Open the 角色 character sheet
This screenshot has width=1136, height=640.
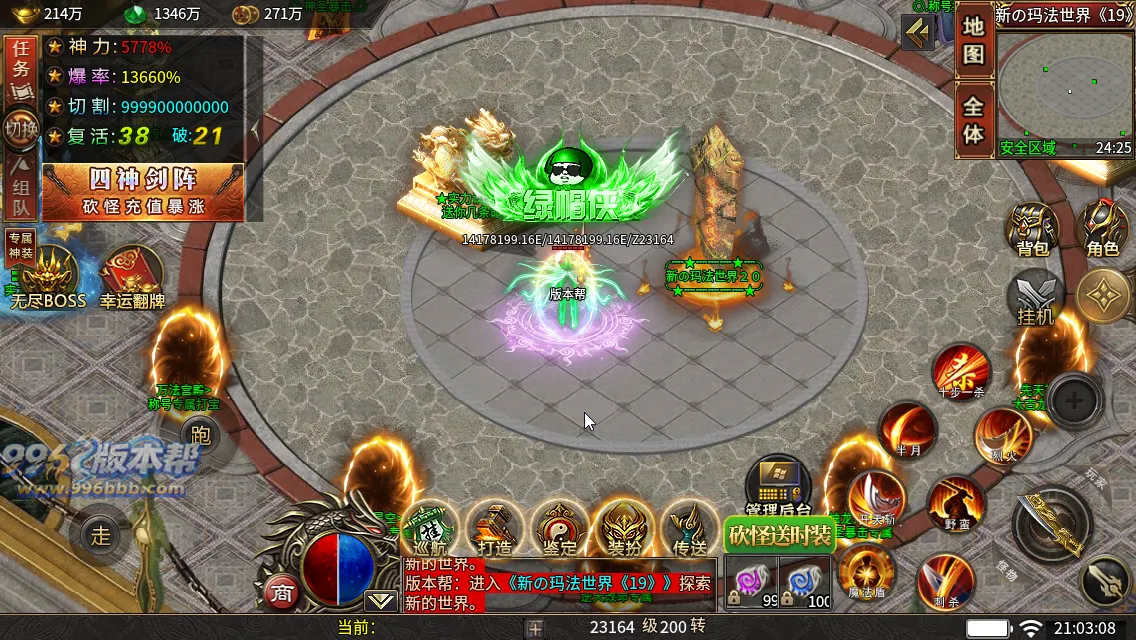[1102, 230]
